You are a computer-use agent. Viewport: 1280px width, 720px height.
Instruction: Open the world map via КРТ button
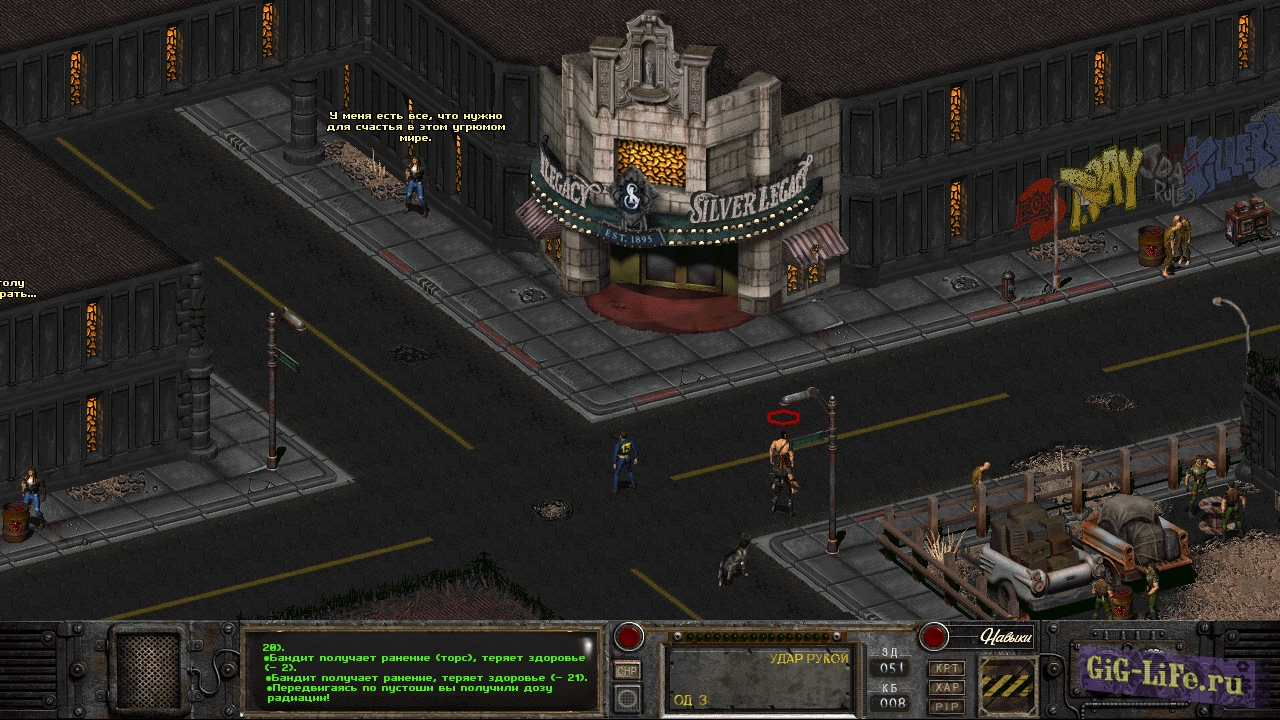point(946,667)
